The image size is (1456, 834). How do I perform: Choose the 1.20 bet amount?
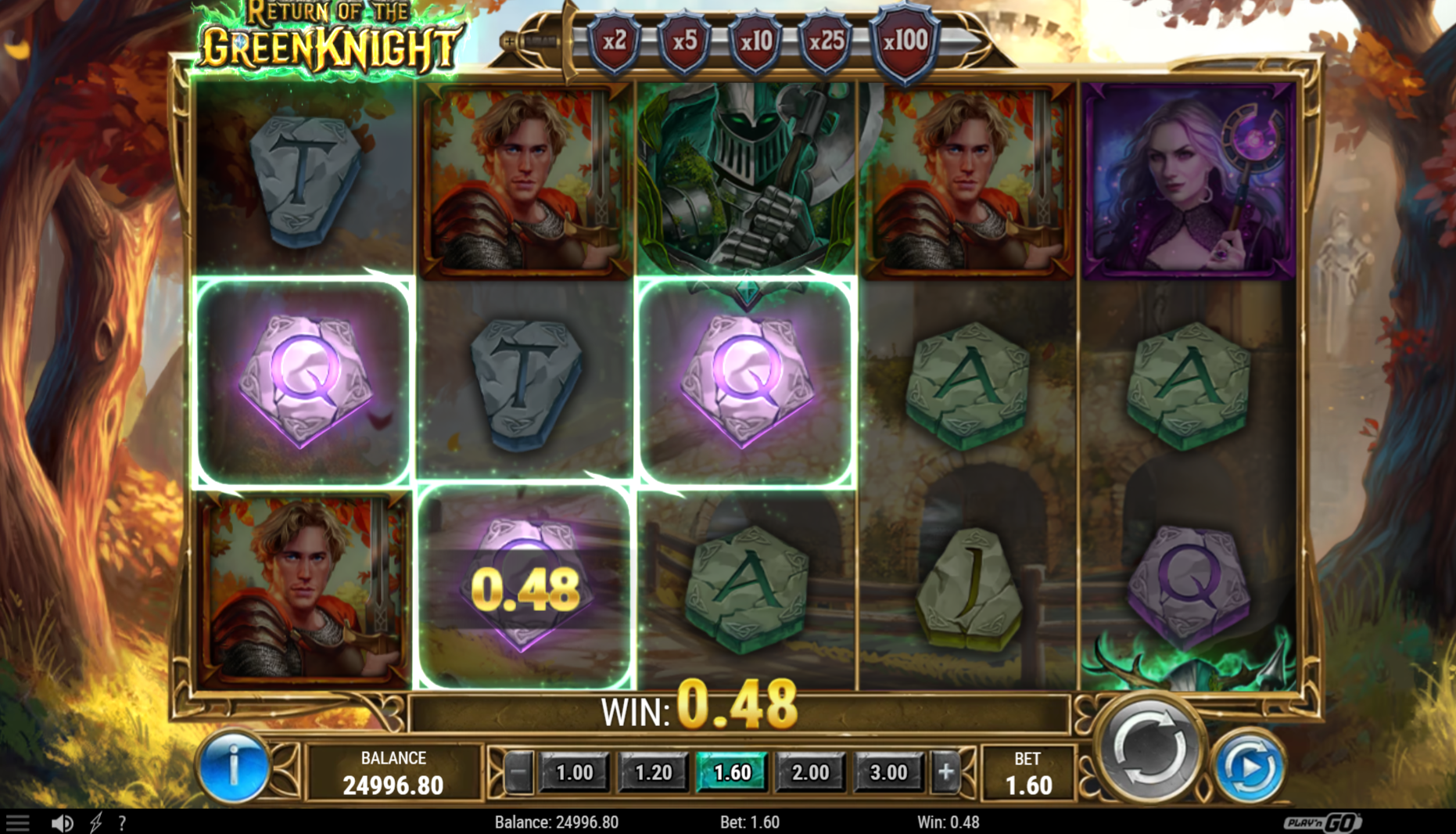point(653,773)
